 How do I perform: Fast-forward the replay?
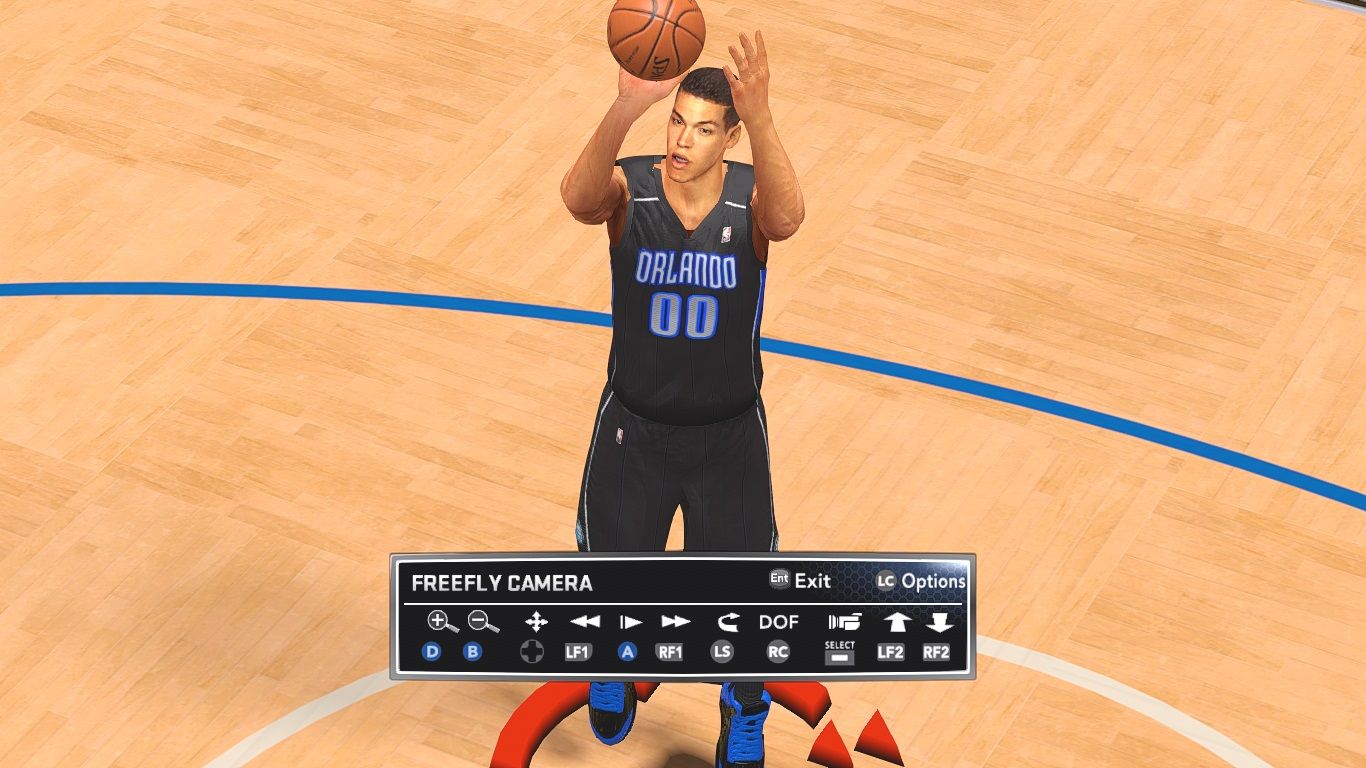(x=676, y=622)
